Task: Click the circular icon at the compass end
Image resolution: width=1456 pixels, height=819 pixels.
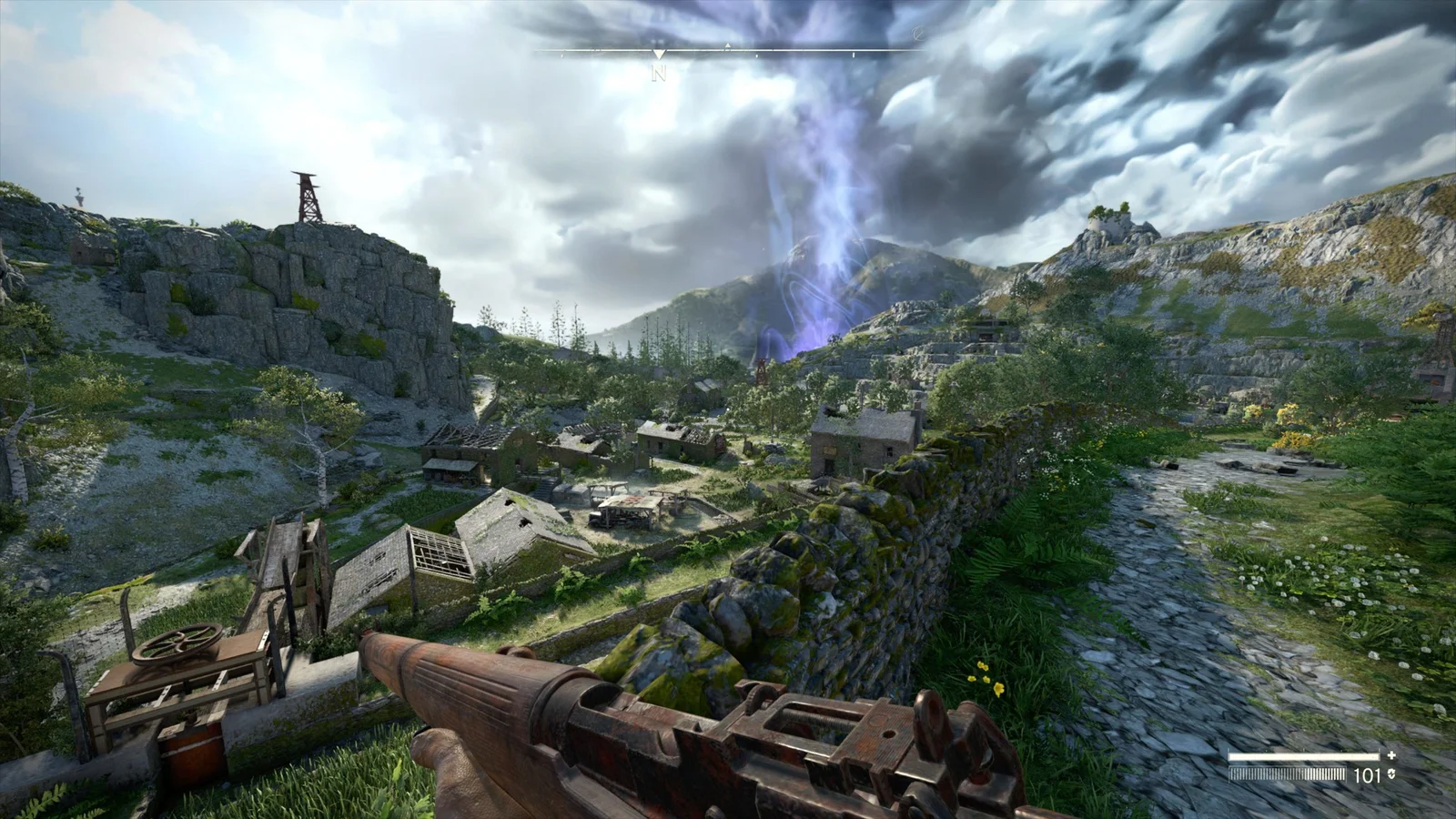Action: click(x=917, y=35)
